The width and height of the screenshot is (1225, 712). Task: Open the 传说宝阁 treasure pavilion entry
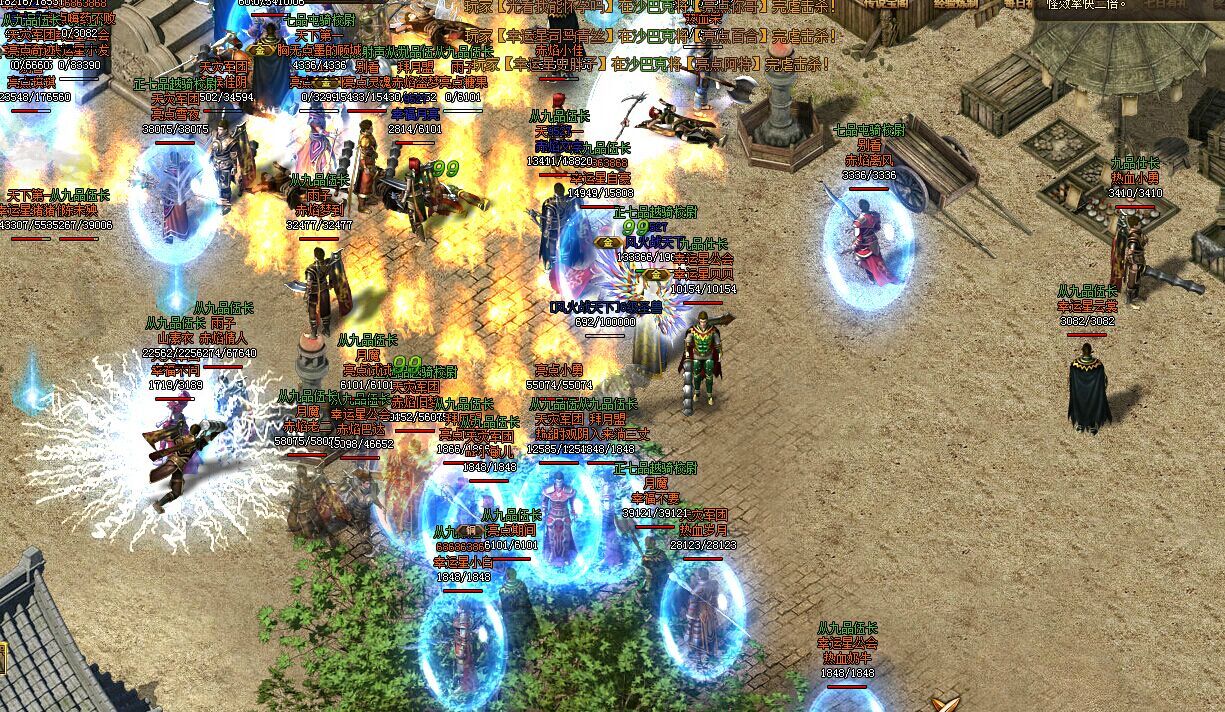coord(884,4)
